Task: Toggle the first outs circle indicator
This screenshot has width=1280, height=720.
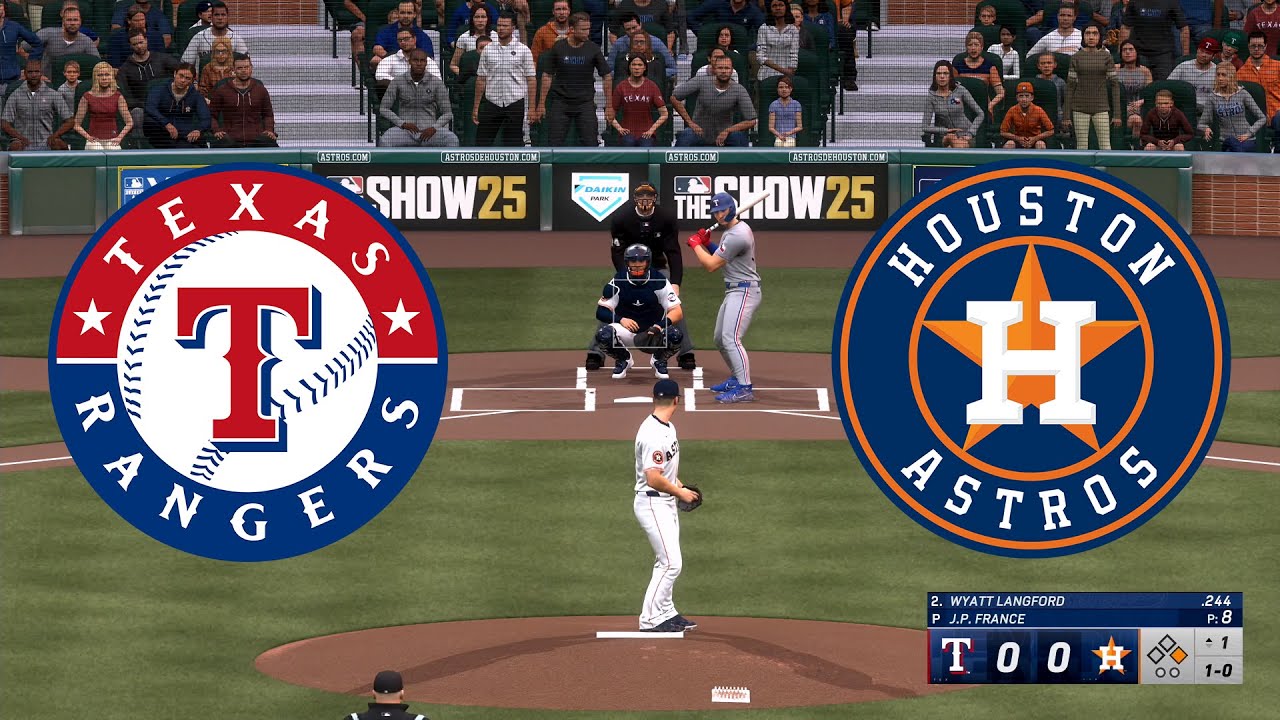Action: [x=1159, y=670]
